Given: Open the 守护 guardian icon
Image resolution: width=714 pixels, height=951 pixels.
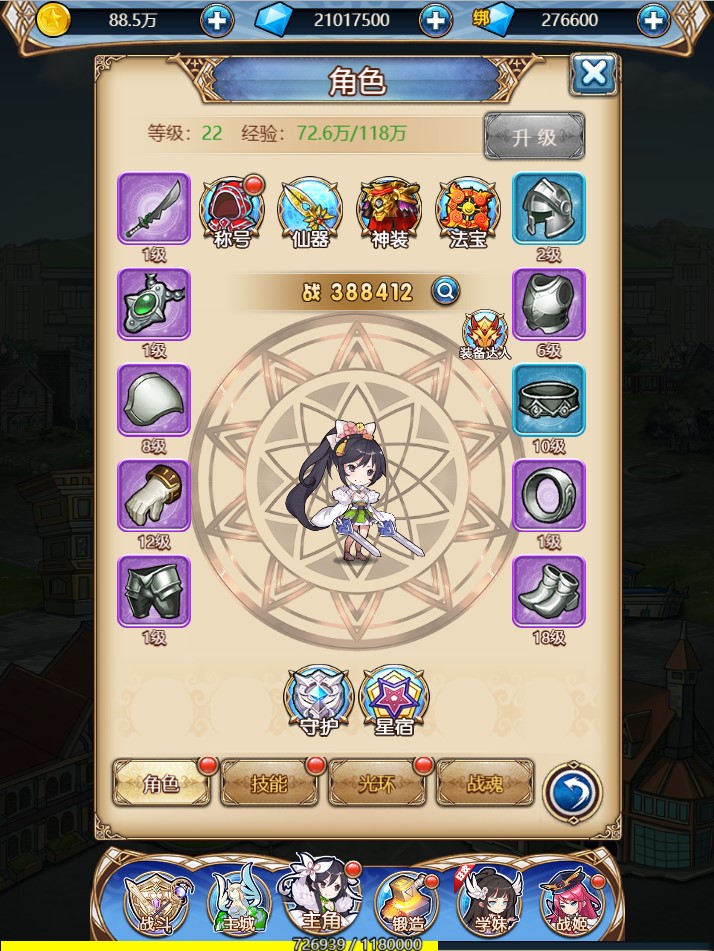Looking at the screenshot, I should click(x=317, y=698).
